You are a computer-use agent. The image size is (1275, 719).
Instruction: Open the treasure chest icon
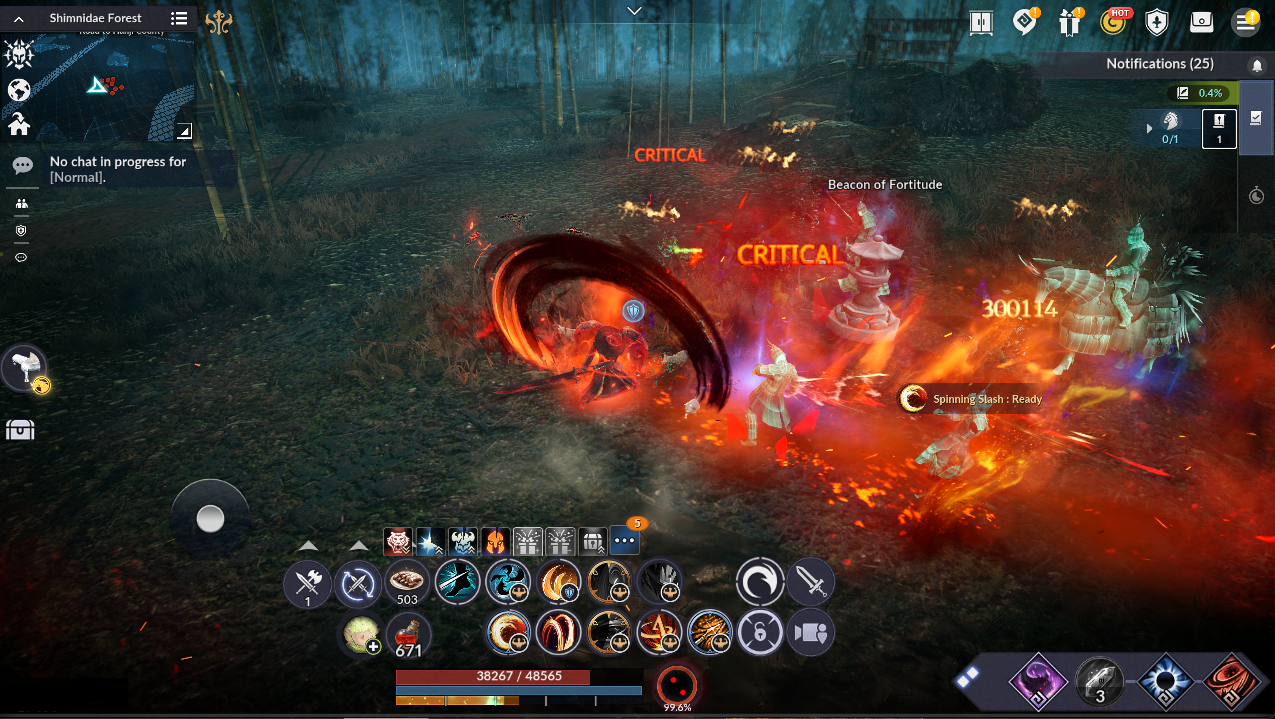(20, 430)
